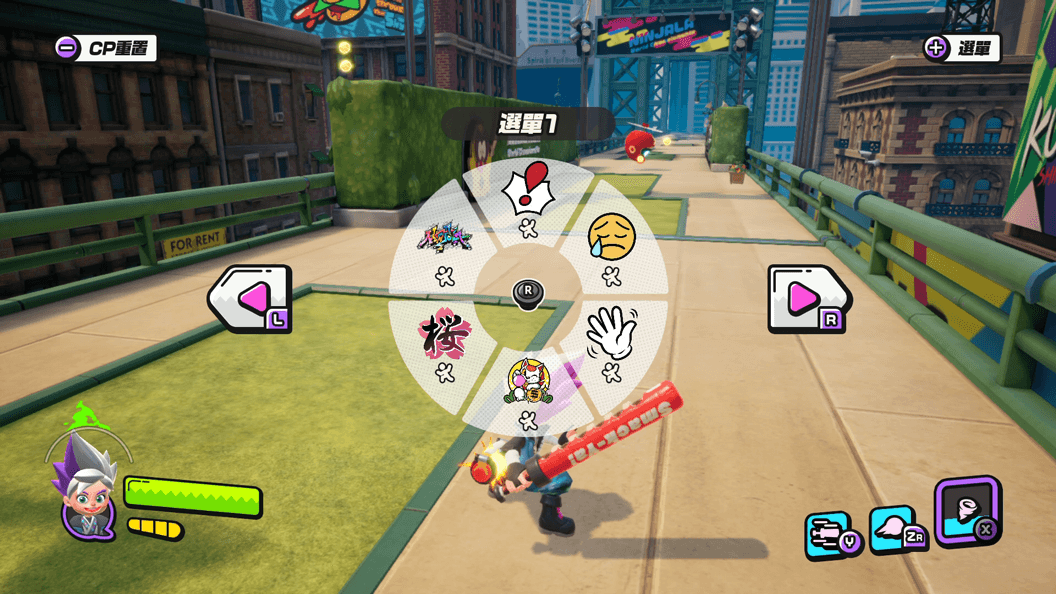Open the 選單 menu
This screenshot has height=594, width=1056.
963,47
